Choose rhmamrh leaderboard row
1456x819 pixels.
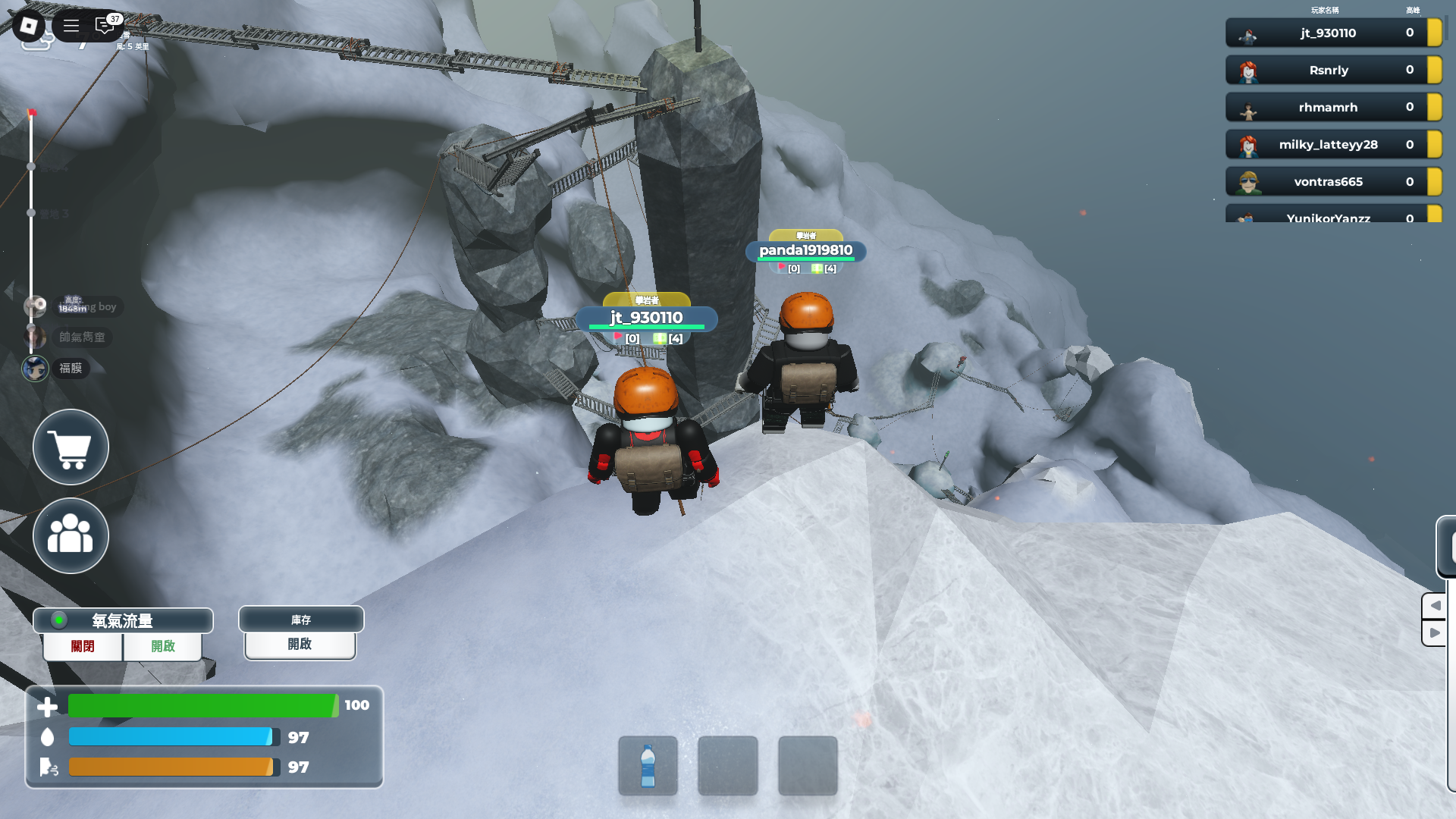[1328, 107]
